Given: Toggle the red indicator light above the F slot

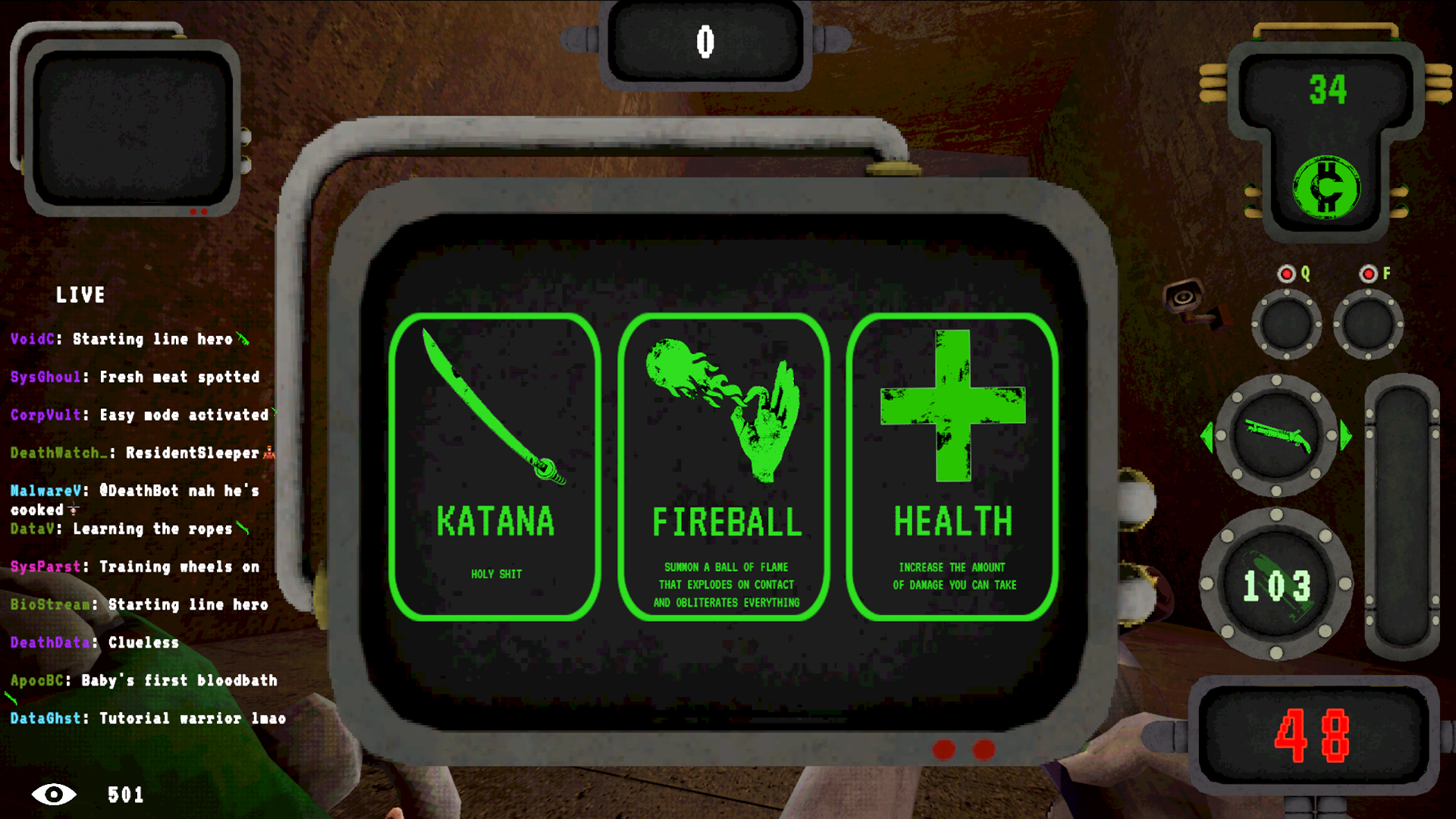Looking at the screenshot, I should click(x=1367, y=274).
